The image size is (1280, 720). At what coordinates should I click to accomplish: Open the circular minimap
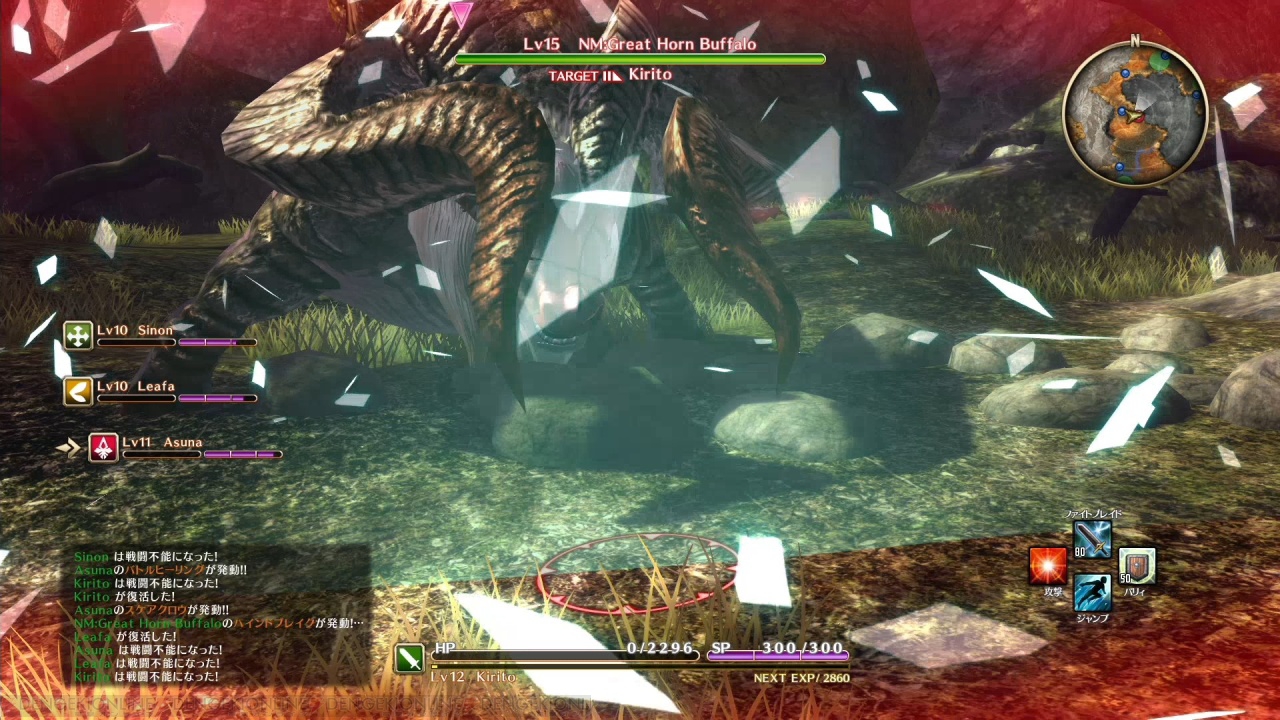point(1135,113)
